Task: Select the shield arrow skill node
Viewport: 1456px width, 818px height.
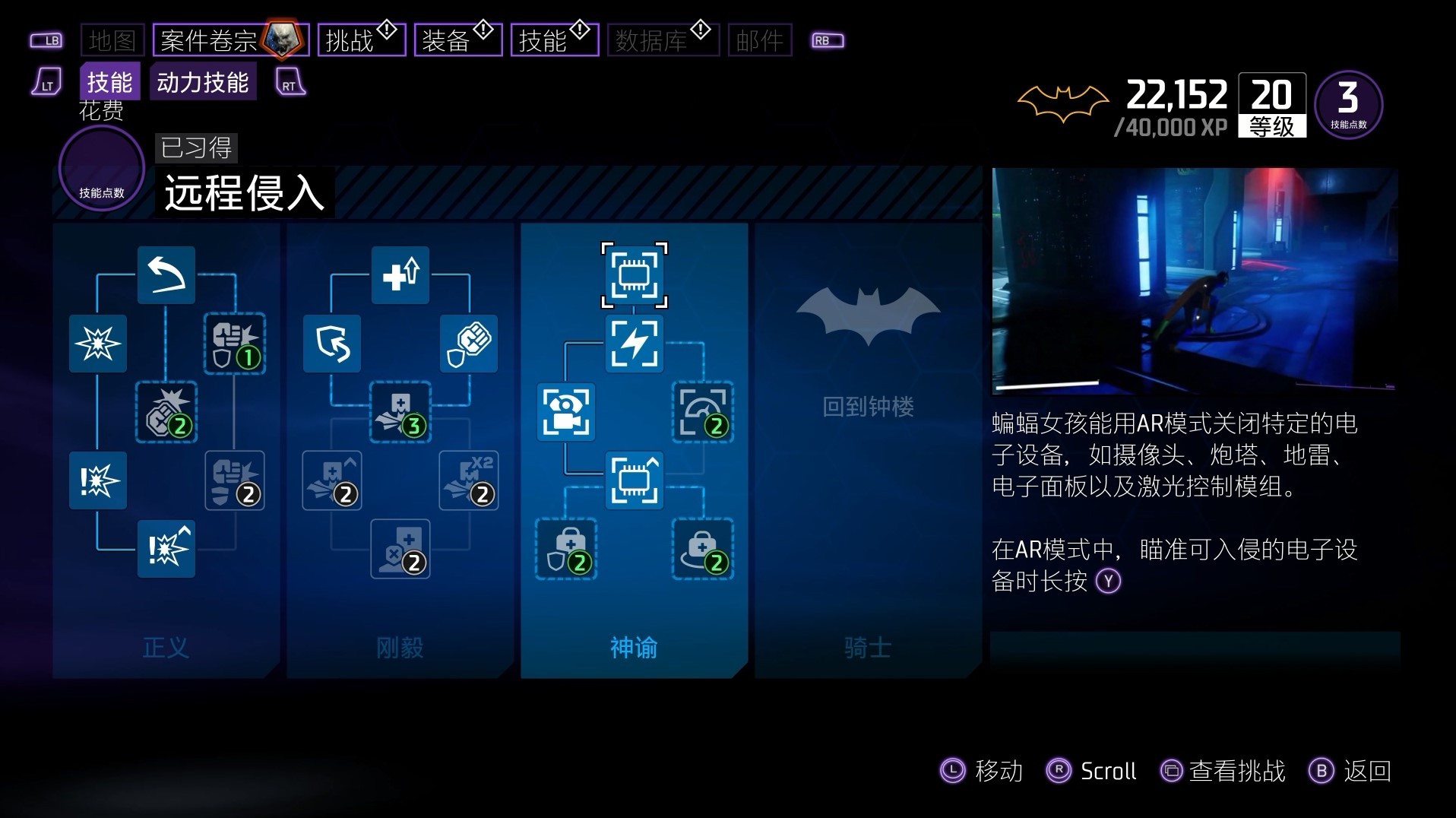Action: tap(332, 344)
